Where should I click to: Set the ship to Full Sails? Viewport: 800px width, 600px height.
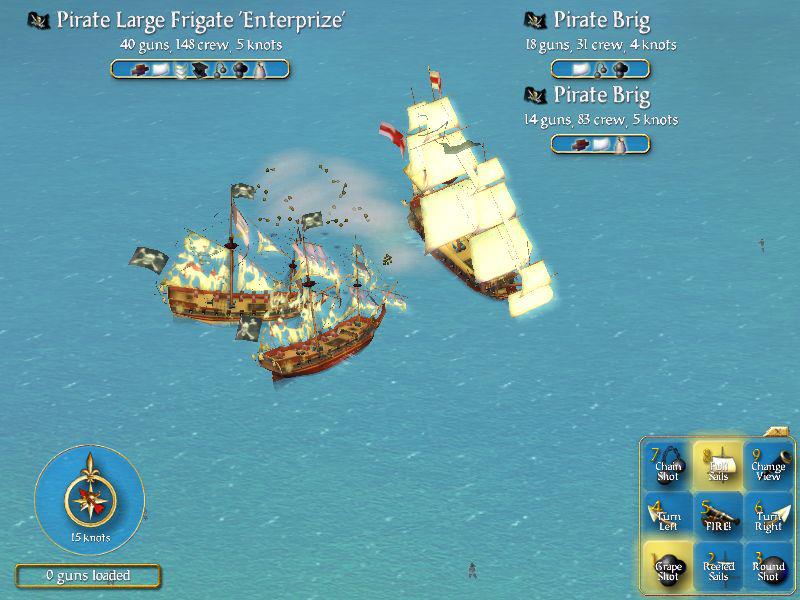718,465
